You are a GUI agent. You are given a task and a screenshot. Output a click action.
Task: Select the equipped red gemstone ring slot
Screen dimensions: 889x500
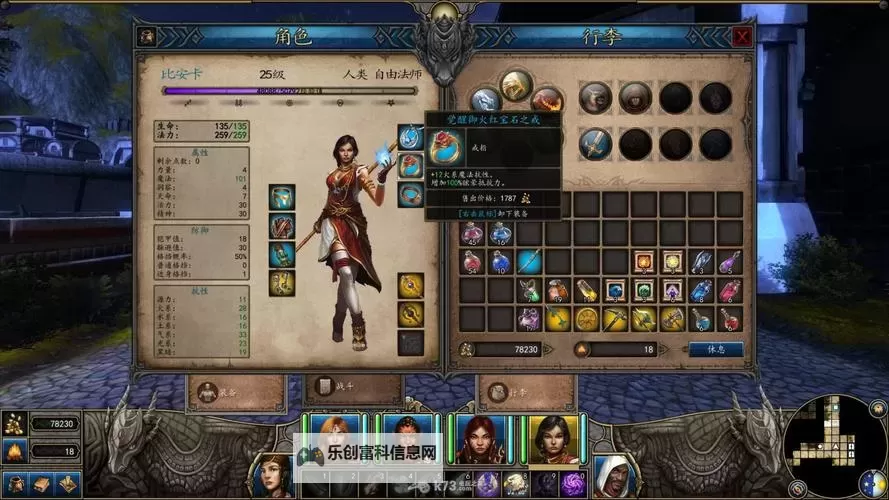click(410, 165)
